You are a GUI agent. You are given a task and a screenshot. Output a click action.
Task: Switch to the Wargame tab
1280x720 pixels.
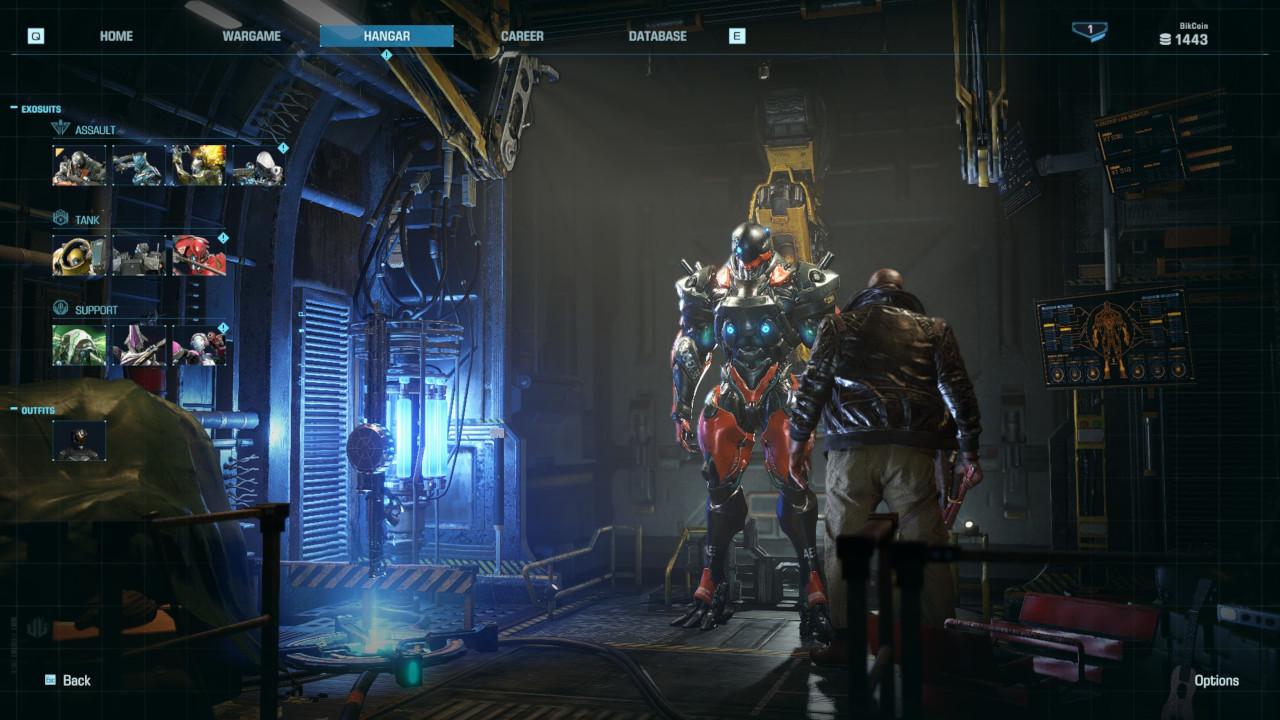coord(251,35)
